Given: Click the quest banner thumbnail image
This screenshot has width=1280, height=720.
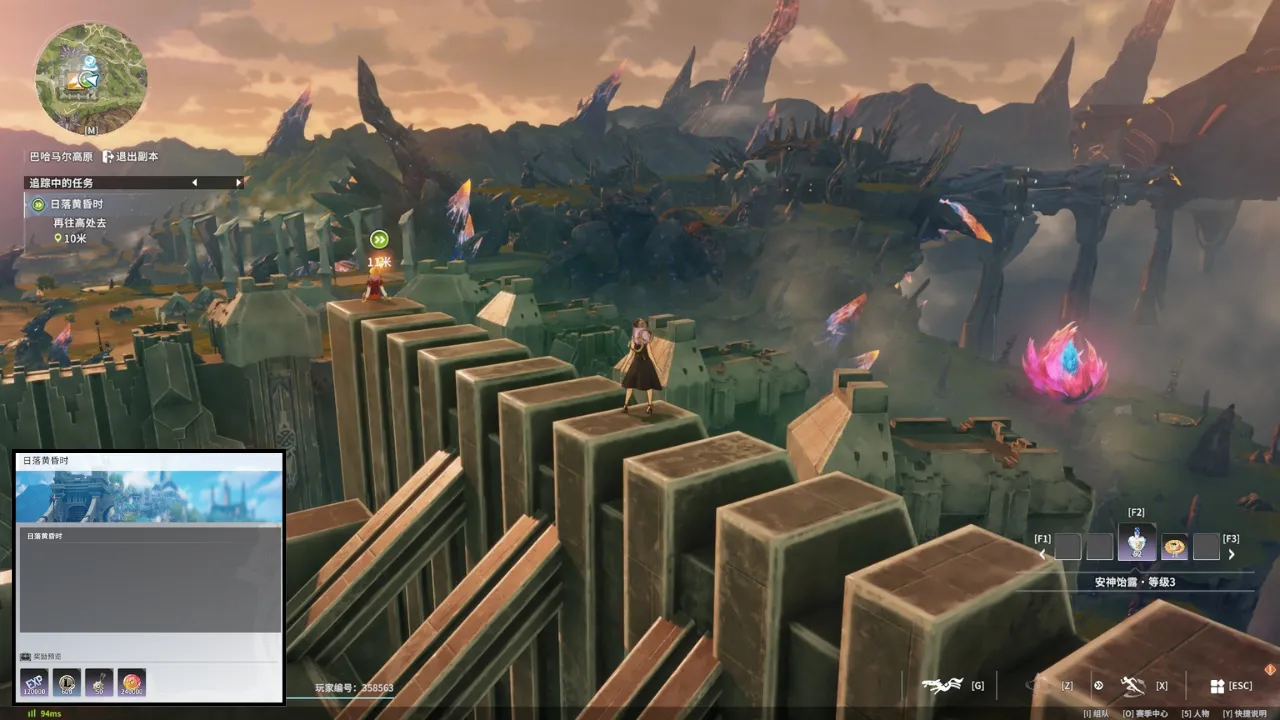Looking at the screenshot, I should click(x=149, y=496).
